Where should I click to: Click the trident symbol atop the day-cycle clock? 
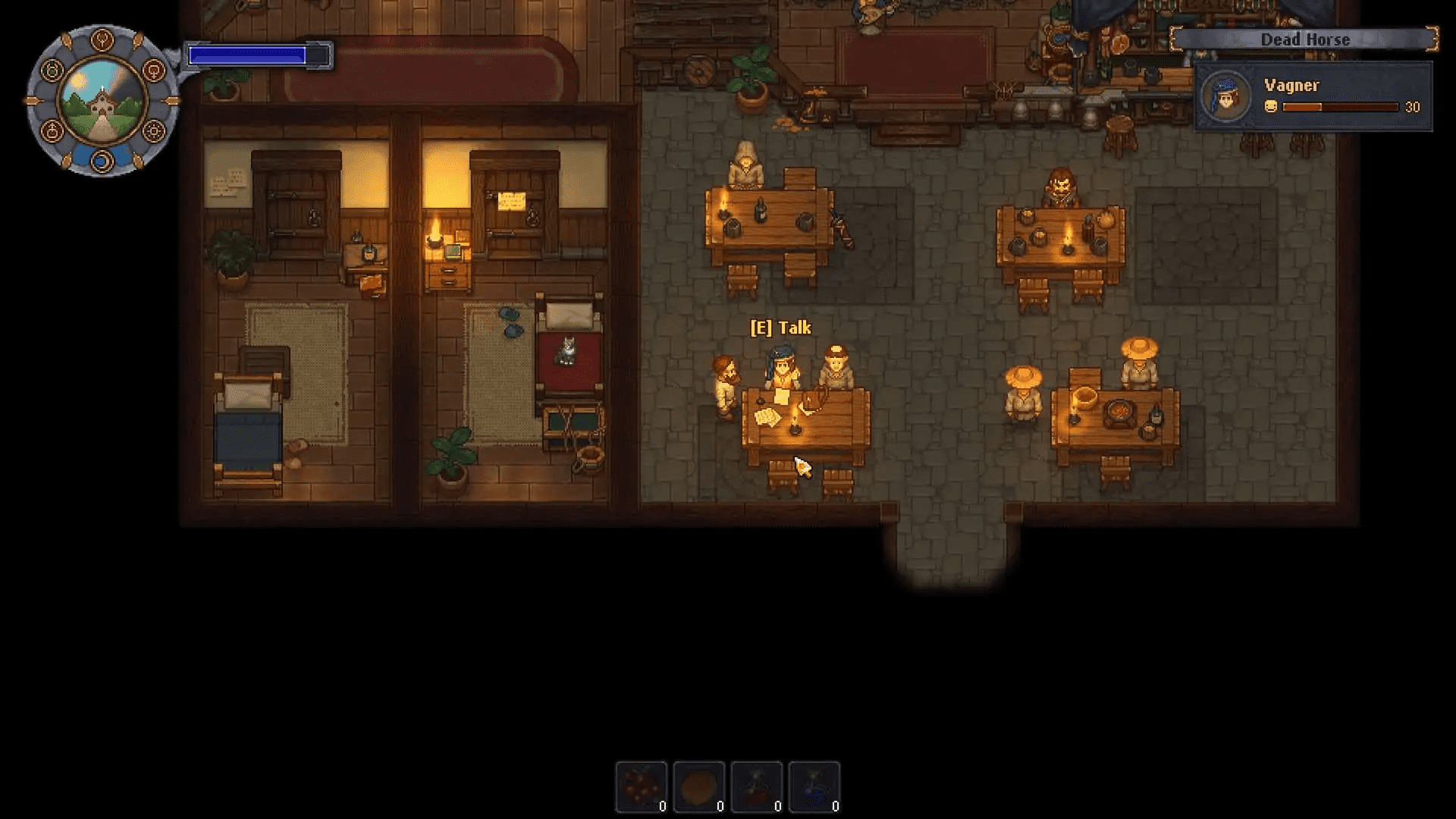click(x=102, y=39)
